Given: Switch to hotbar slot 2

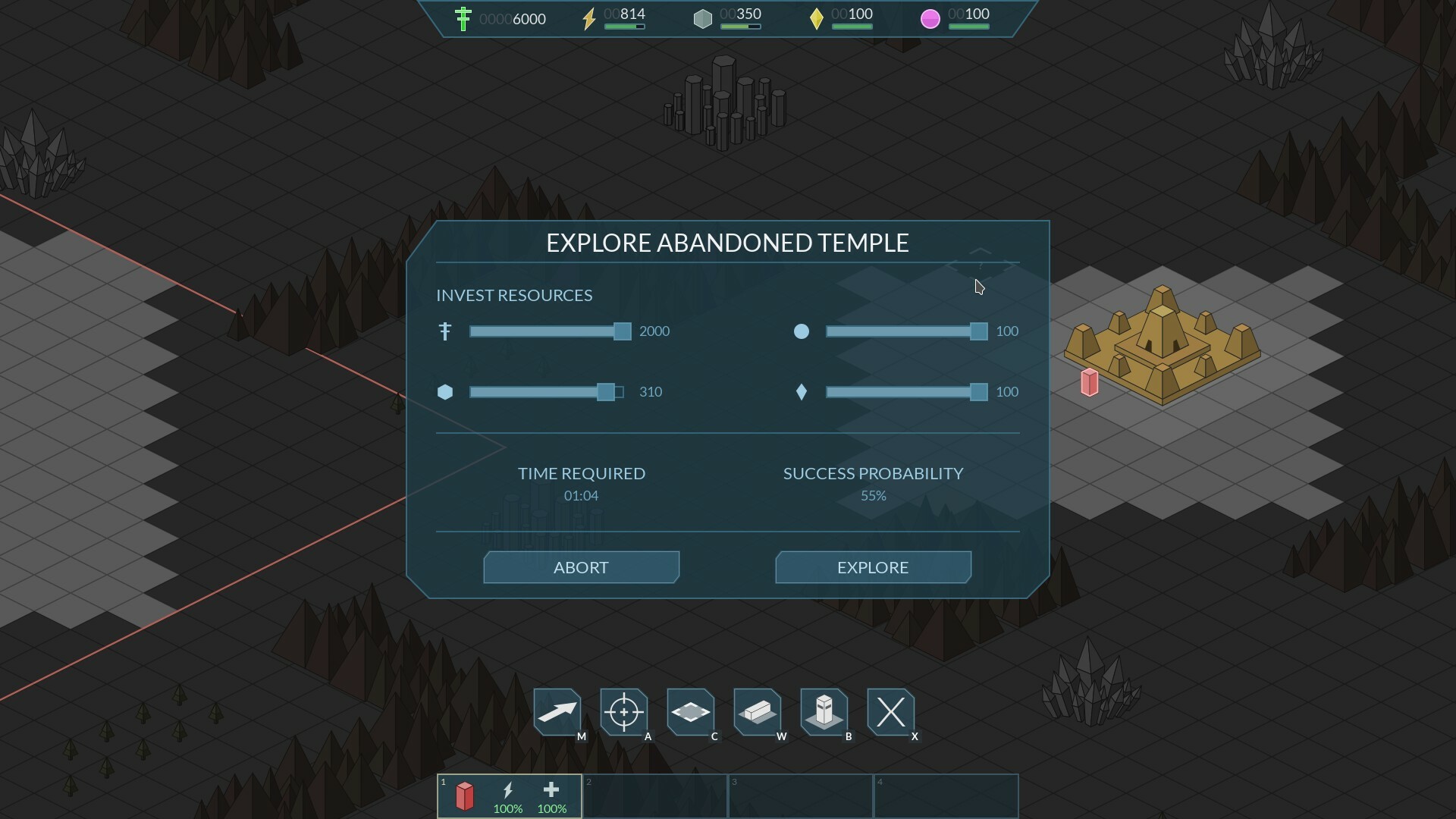Looking at the screenshot, I should 654,796.
